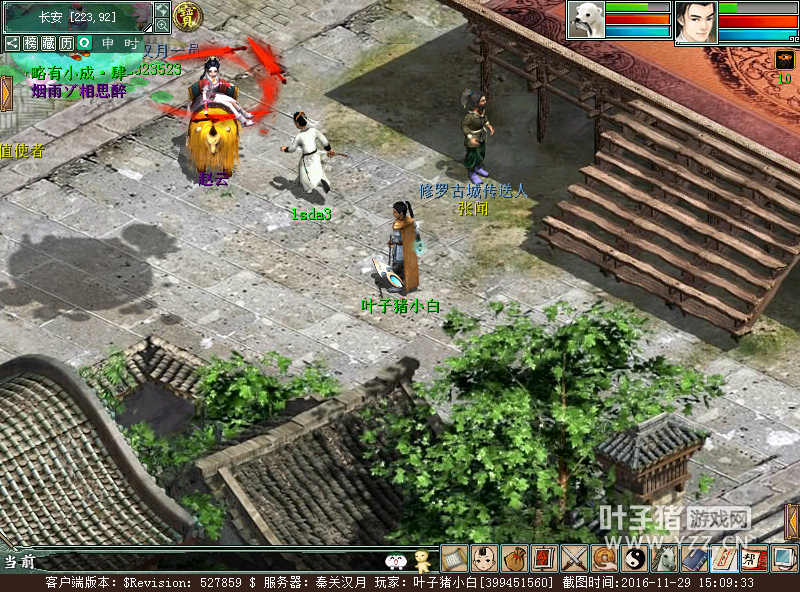Open the yin-yang icon in toolbar

tap(635, 558)
